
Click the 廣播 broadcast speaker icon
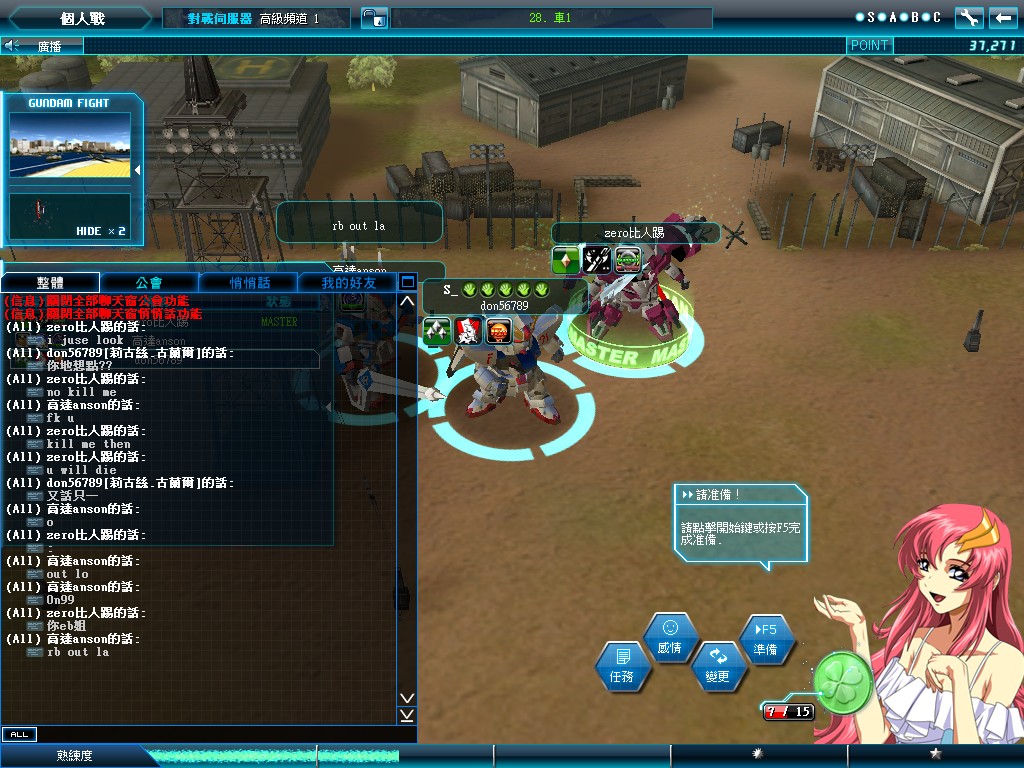[13, 45]
